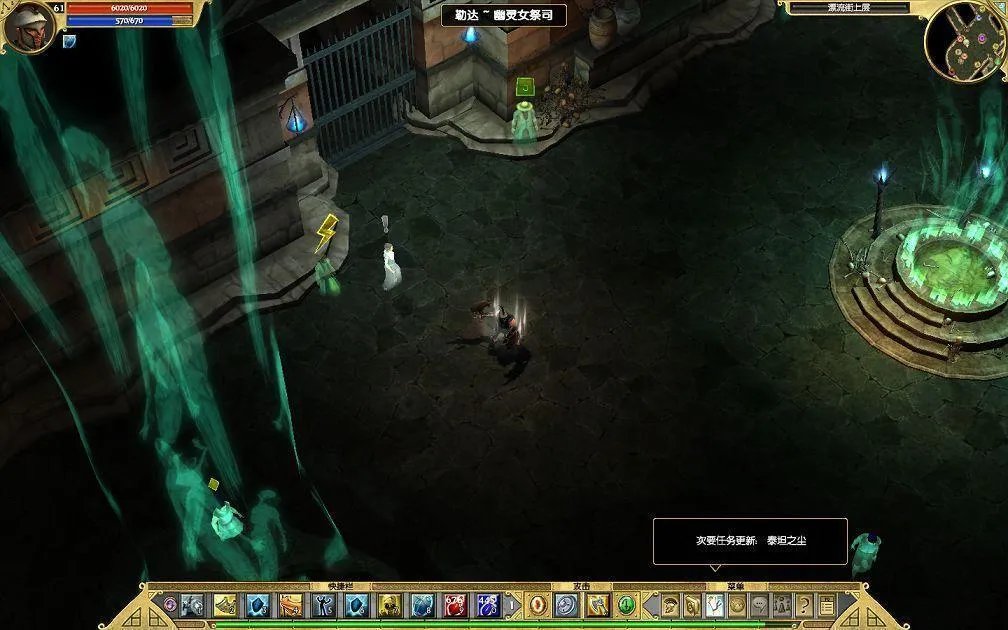Click the active shield buff icon
Viewport: 1008px width, 630px height.
point(69,42)
